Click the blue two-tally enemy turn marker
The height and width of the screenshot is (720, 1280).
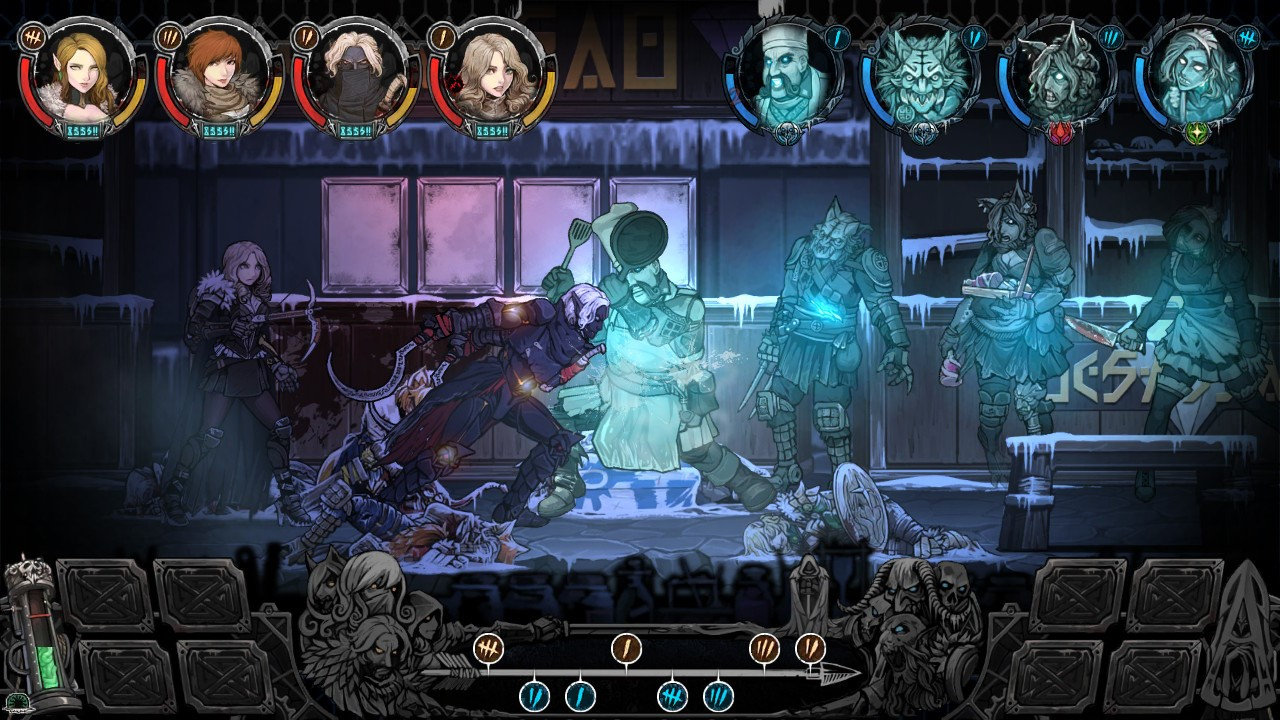click(x=534, y=695)
